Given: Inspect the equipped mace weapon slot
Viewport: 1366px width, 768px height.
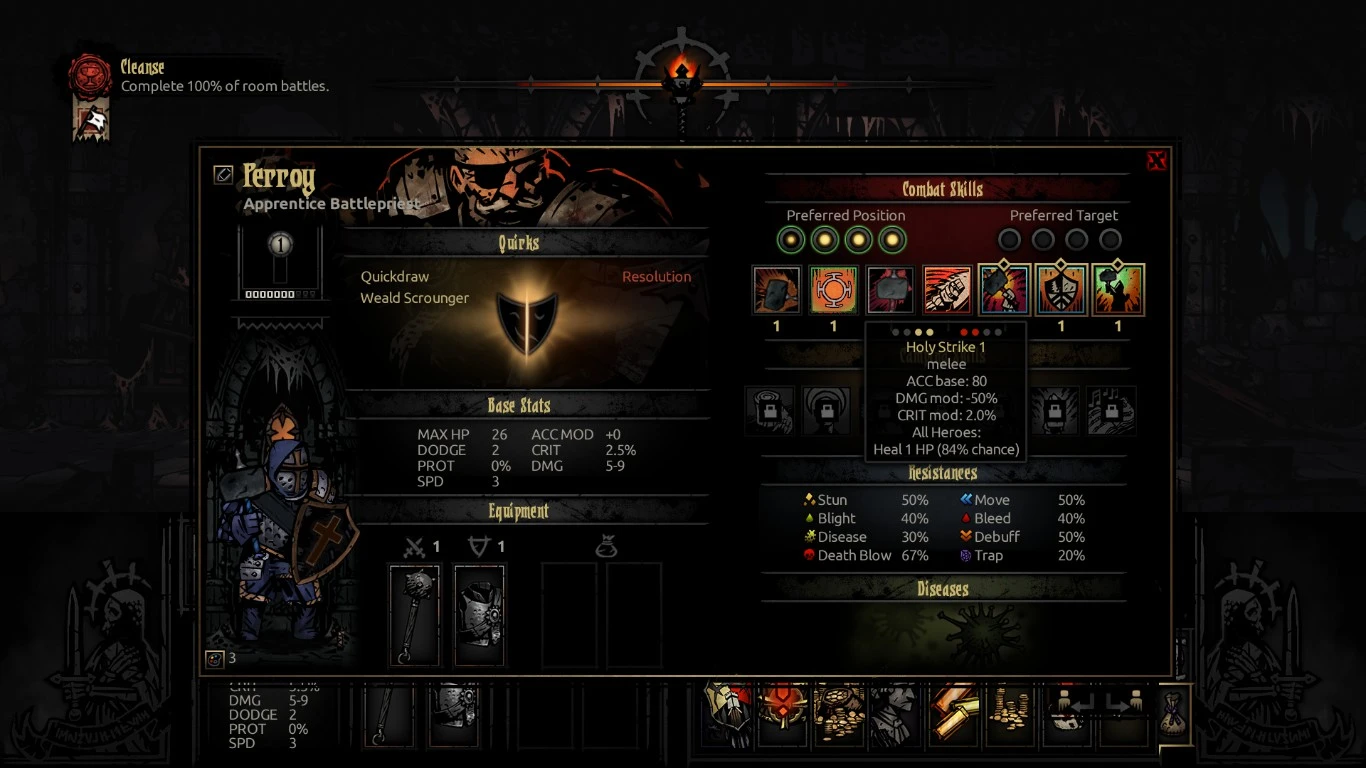Looking at the screenshot, I should [414, 615].
